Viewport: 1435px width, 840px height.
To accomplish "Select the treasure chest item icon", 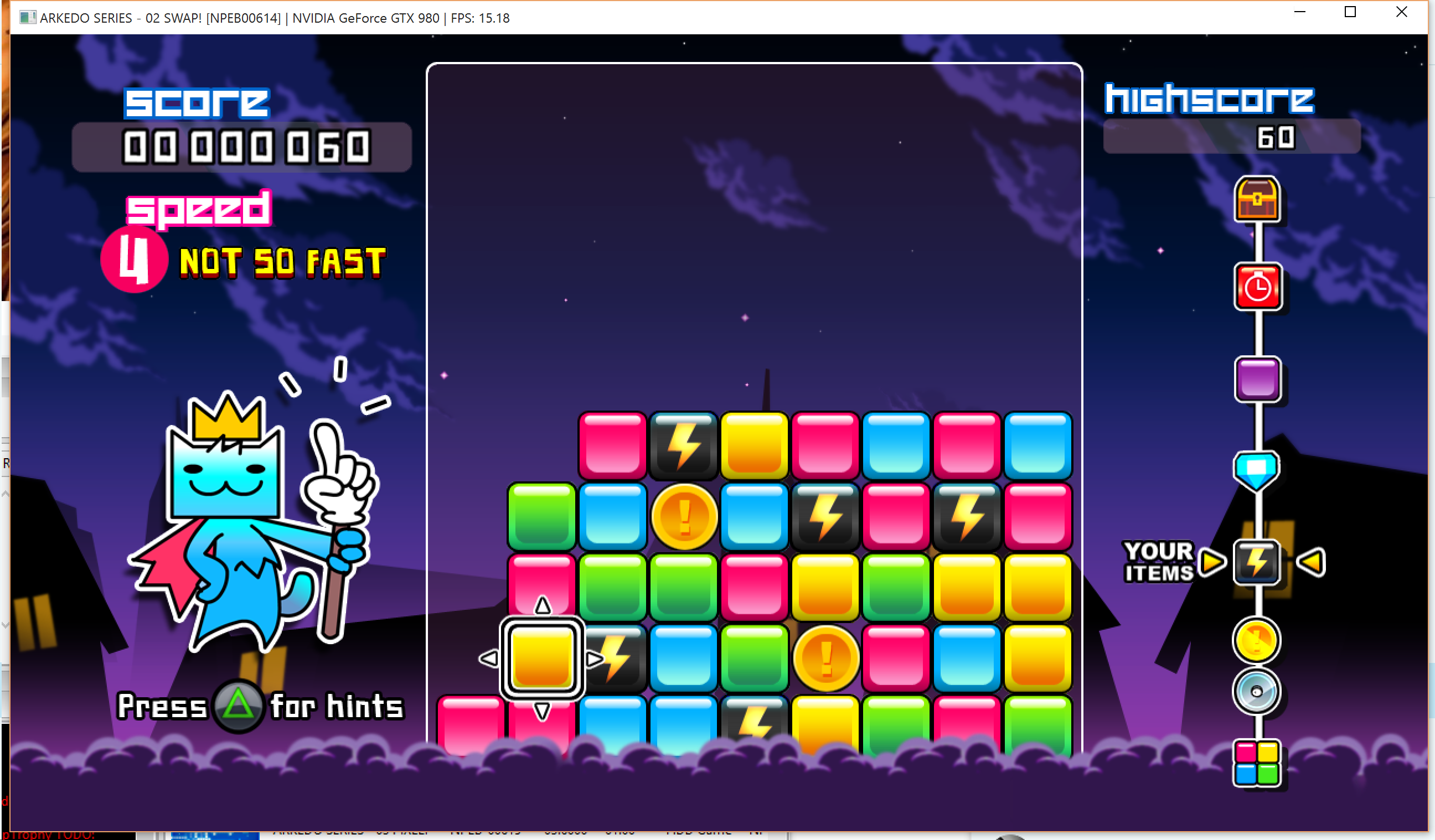I will click(1257, 199).
